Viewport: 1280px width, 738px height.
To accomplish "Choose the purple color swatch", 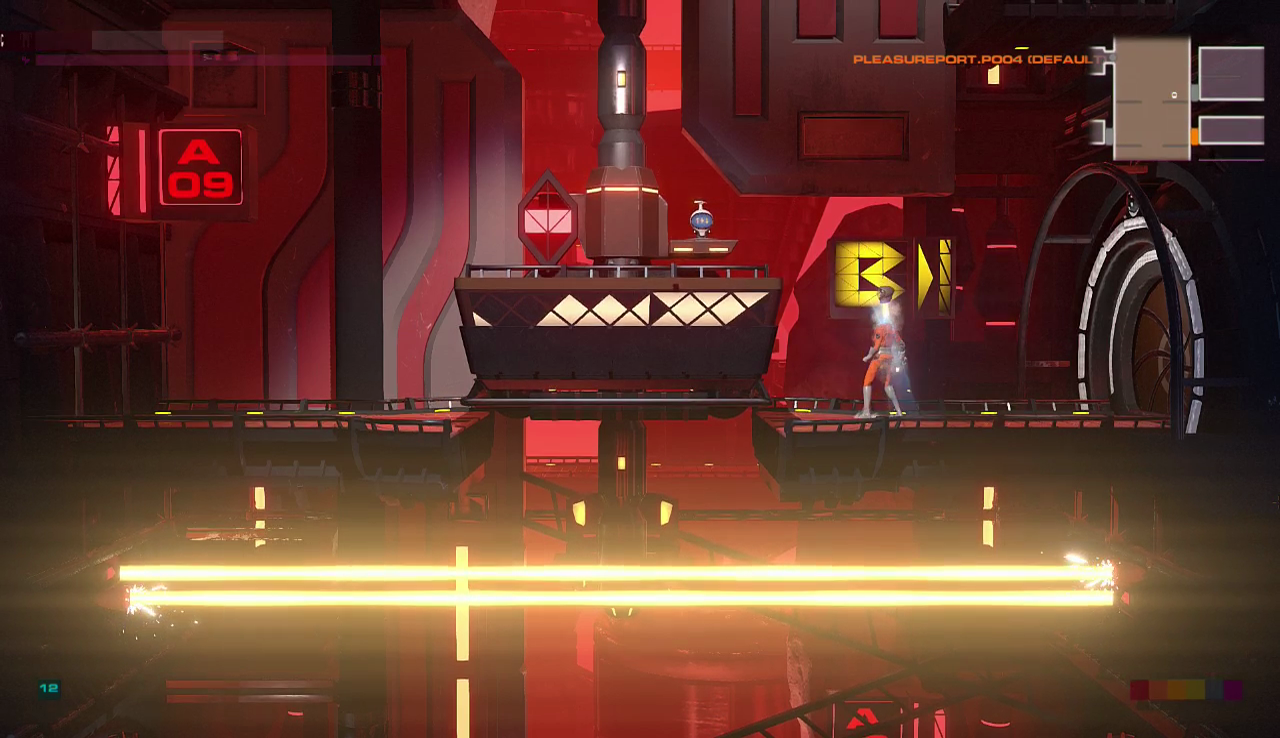I will point(1232,690).
